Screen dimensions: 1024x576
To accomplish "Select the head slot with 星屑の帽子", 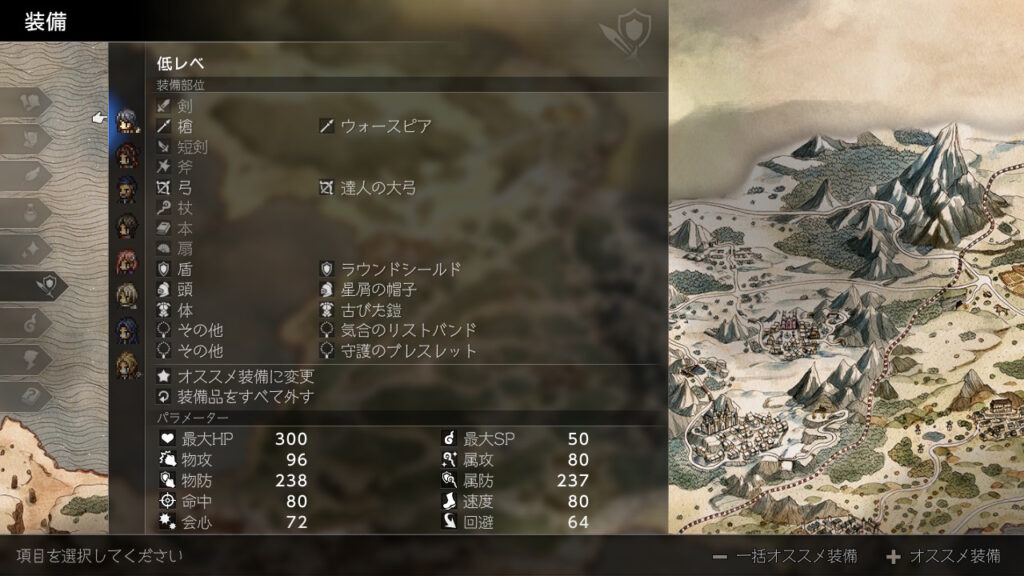I will click(377, 290).
